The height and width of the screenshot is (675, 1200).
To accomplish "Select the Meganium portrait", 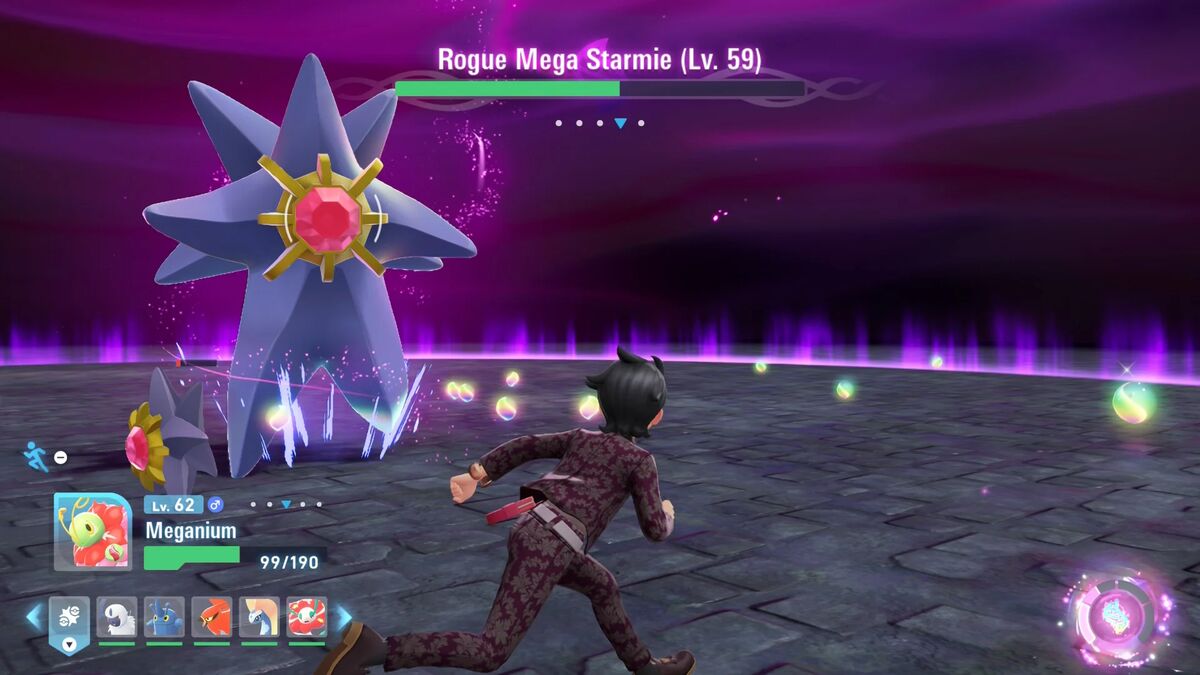I will coord(92,532).
